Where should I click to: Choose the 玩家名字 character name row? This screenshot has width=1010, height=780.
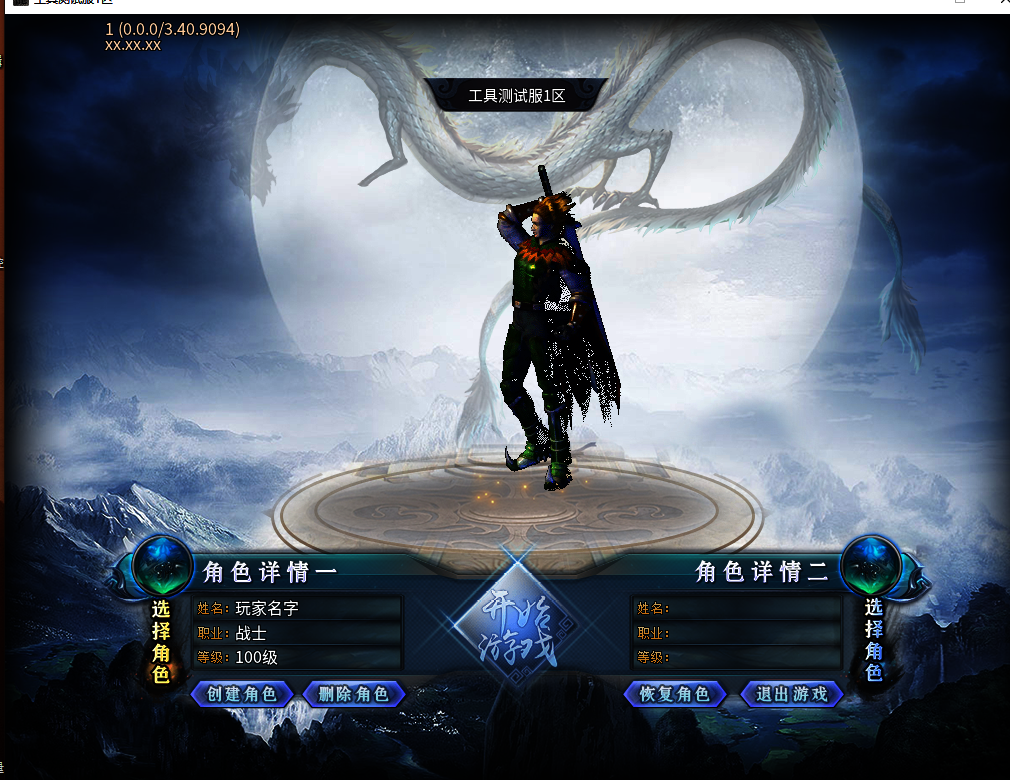(298, 608)
